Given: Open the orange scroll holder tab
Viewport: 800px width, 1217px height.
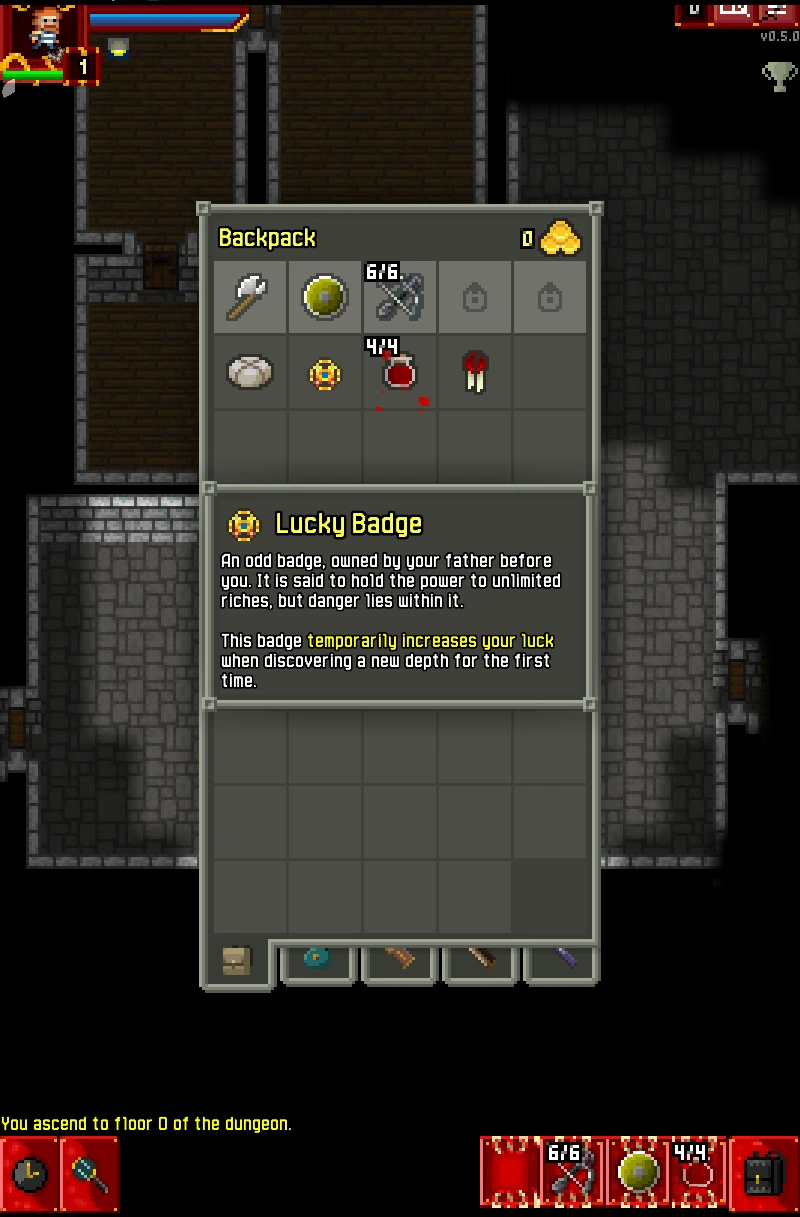Looking at the screenshot, I should 401,960.
